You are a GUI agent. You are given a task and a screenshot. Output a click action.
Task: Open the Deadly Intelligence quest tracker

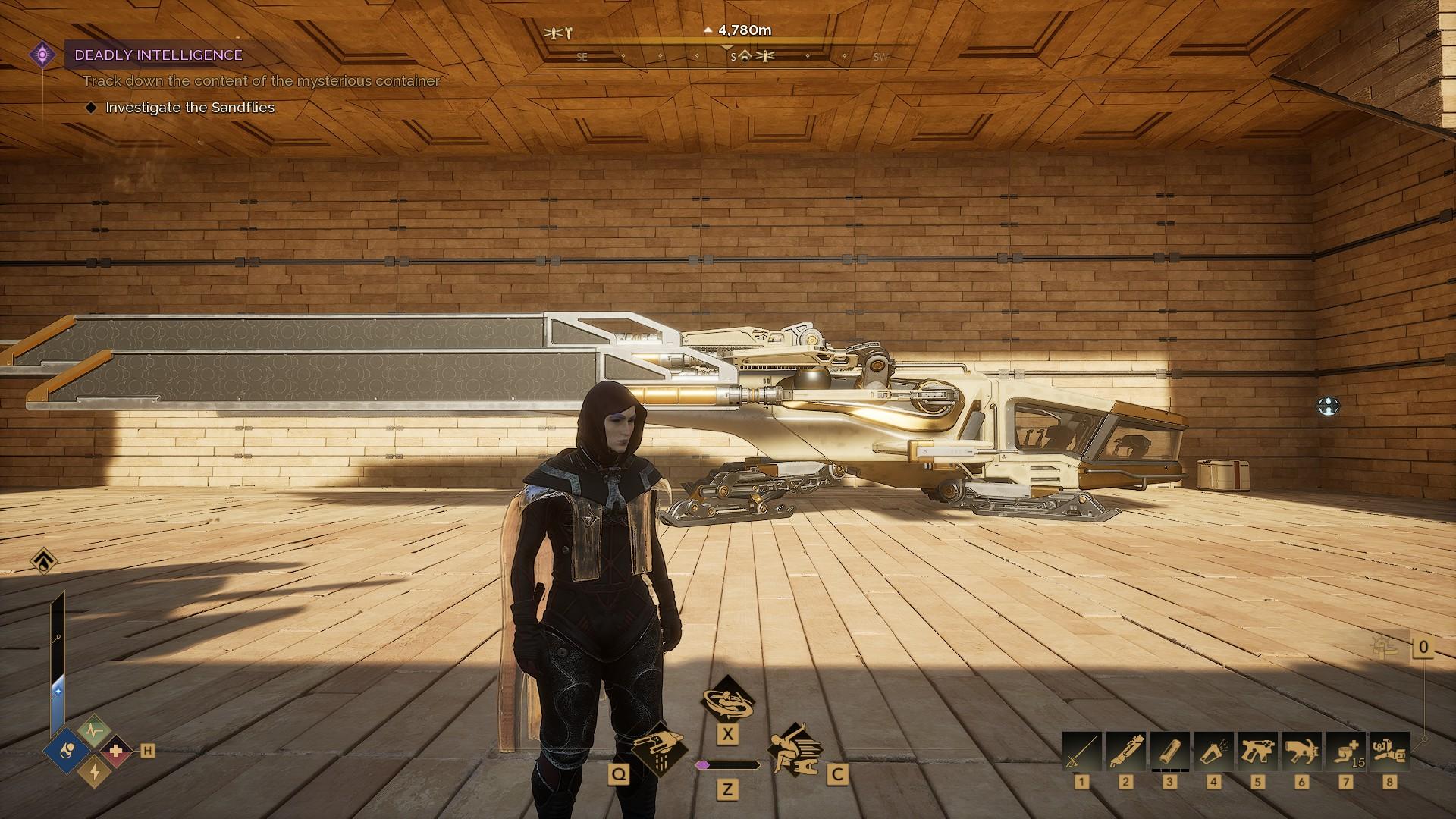[x=158, y=55]
